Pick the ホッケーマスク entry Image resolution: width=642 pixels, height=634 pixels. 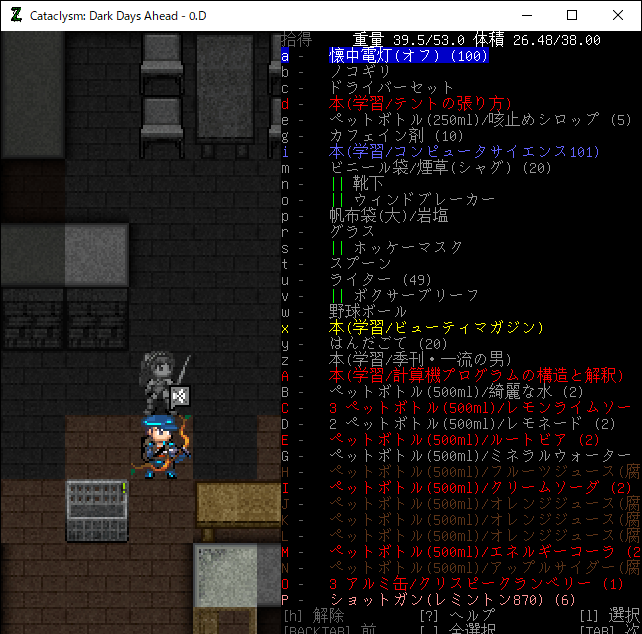point(396,248)
